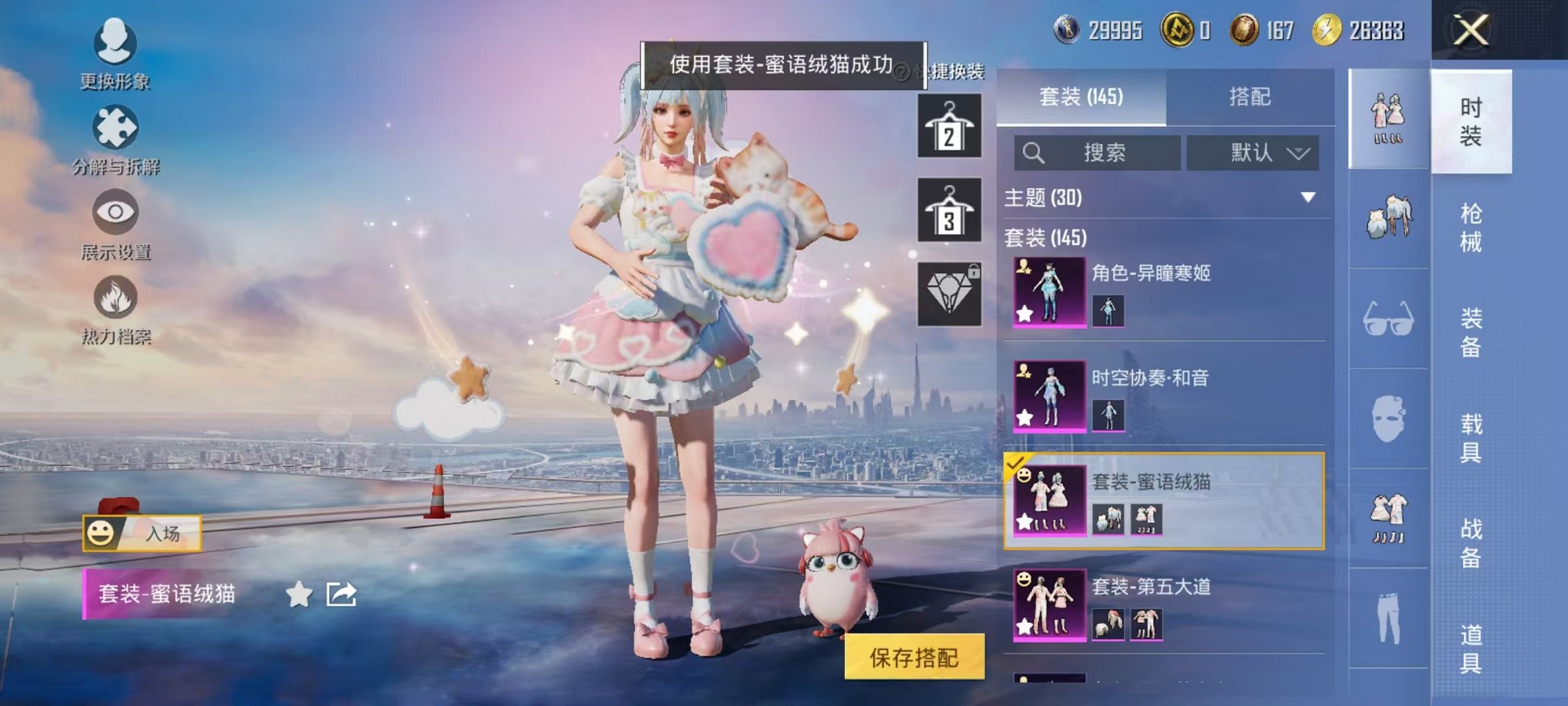Open the 默认 sorting dropdown

1251,153
